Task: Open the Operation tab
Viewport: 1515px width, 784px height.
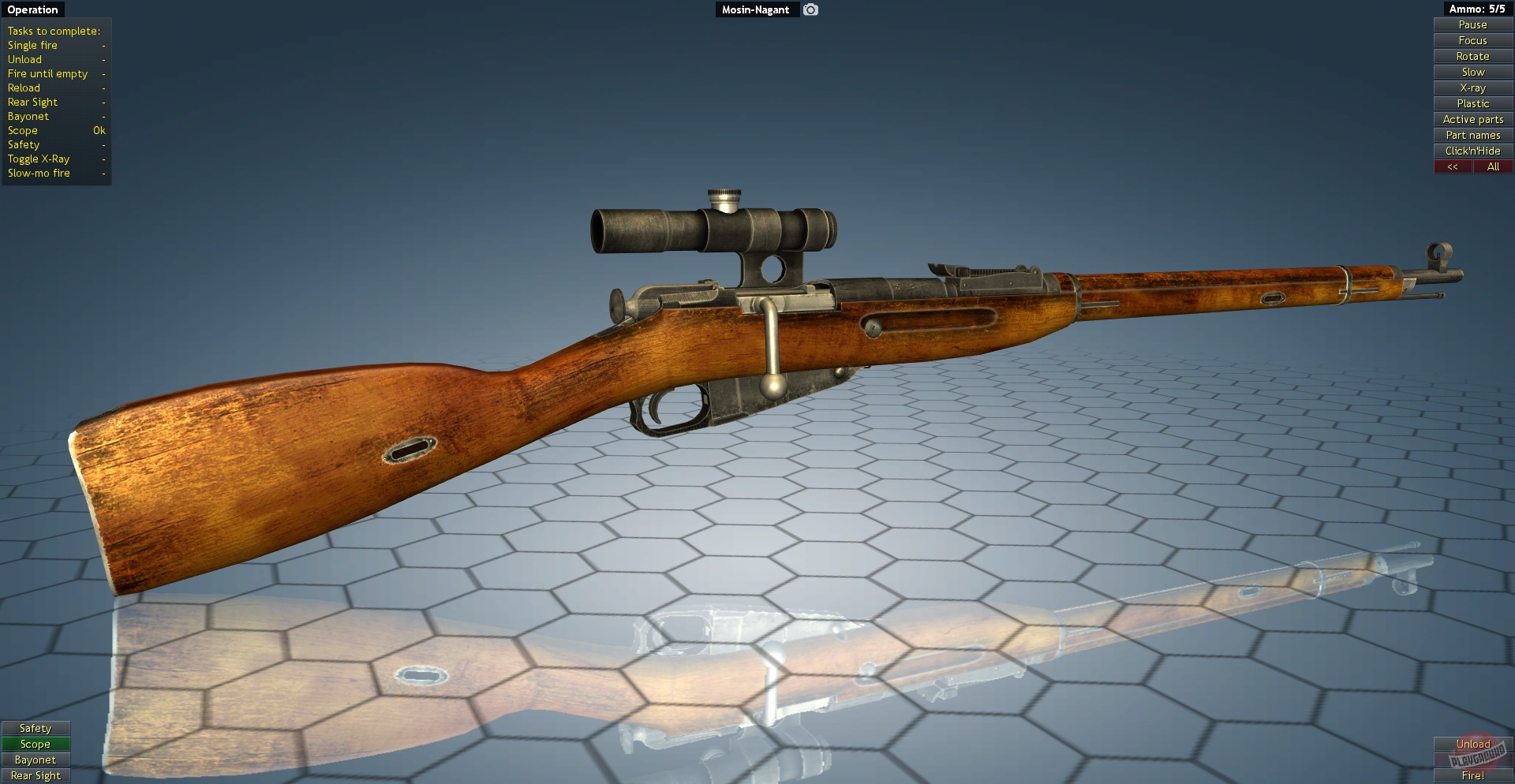Action: coord(32,9)
